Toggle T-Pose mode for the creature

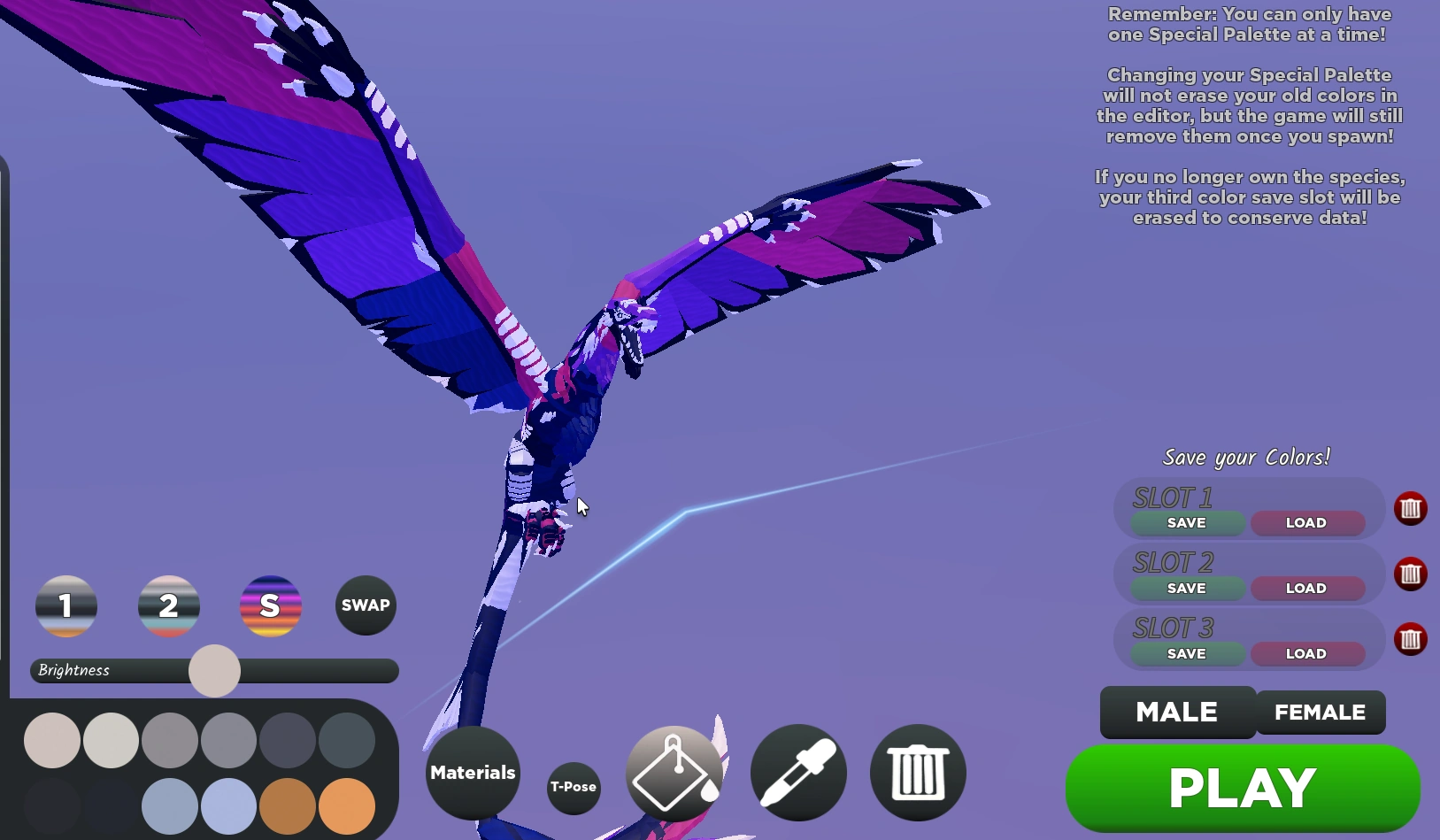(573, 785)
